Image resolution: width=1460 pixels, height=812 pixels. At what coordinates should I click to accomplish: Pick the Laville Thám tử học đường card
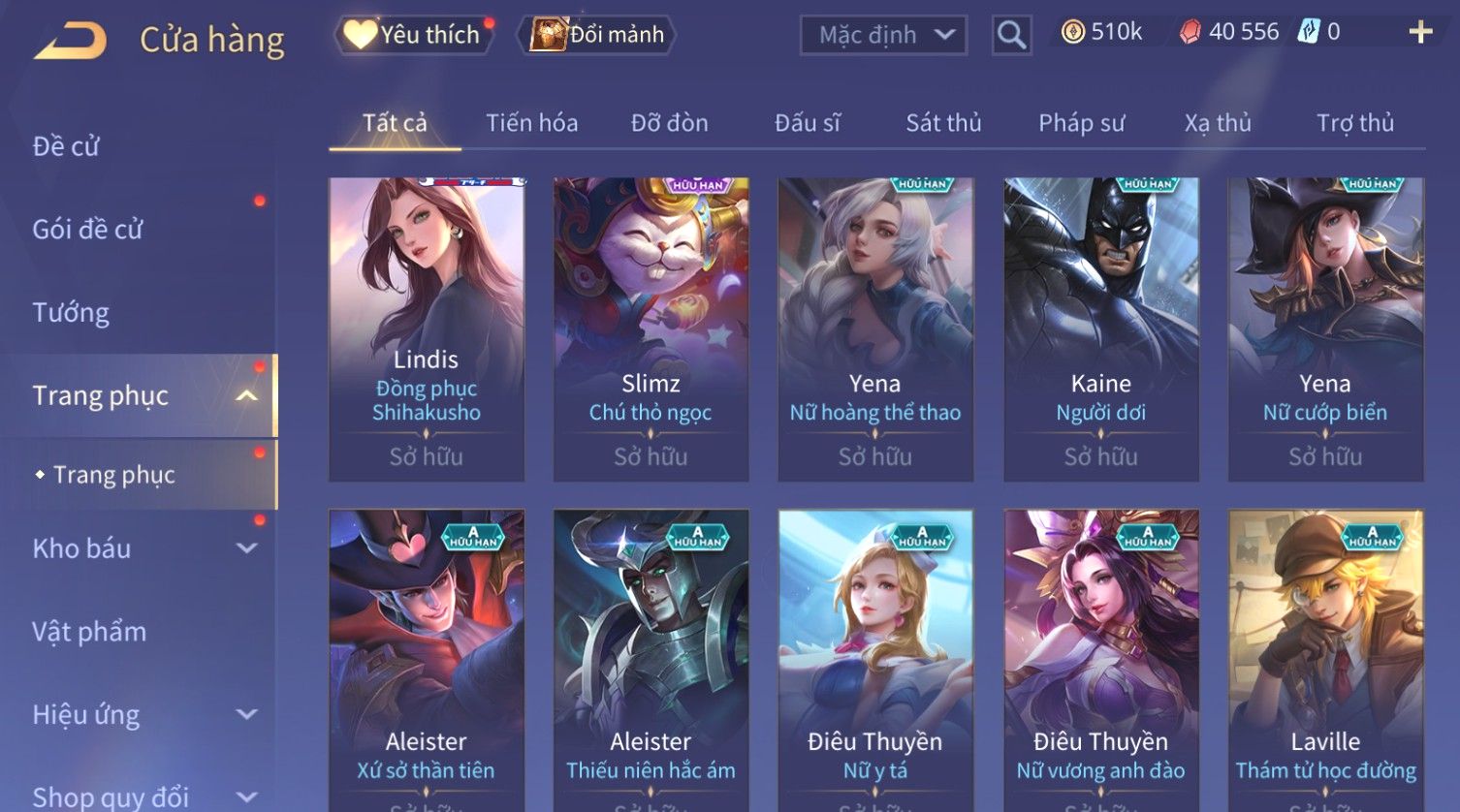pyautogui.click(x=1325, y=659)
